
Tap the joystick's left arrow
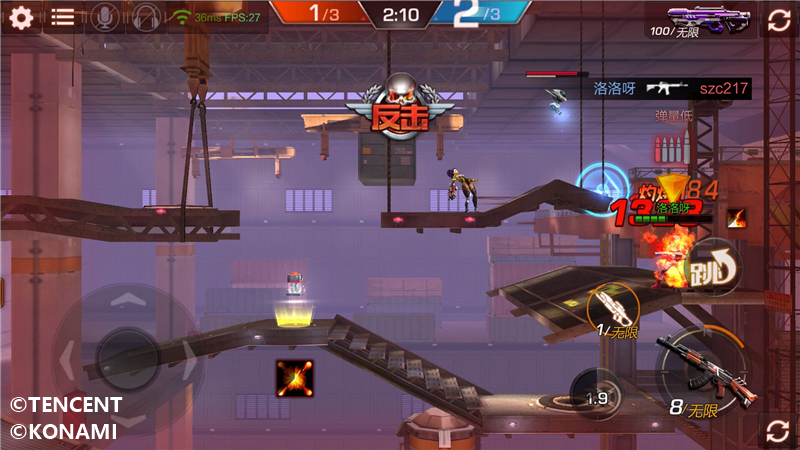click(68, 354)
